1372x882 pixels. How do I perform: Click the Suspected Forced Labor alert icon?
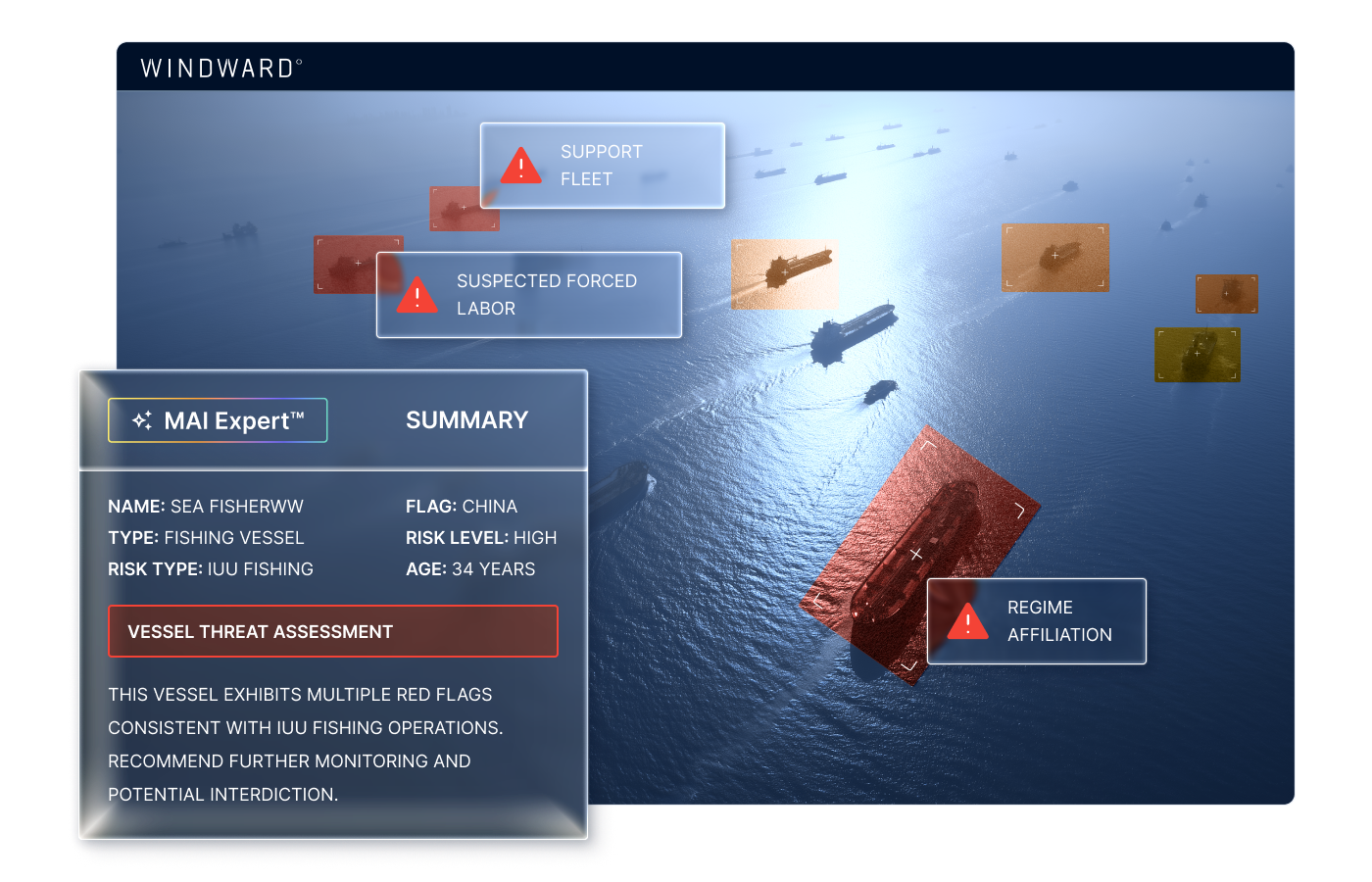(x=418, y=295)
